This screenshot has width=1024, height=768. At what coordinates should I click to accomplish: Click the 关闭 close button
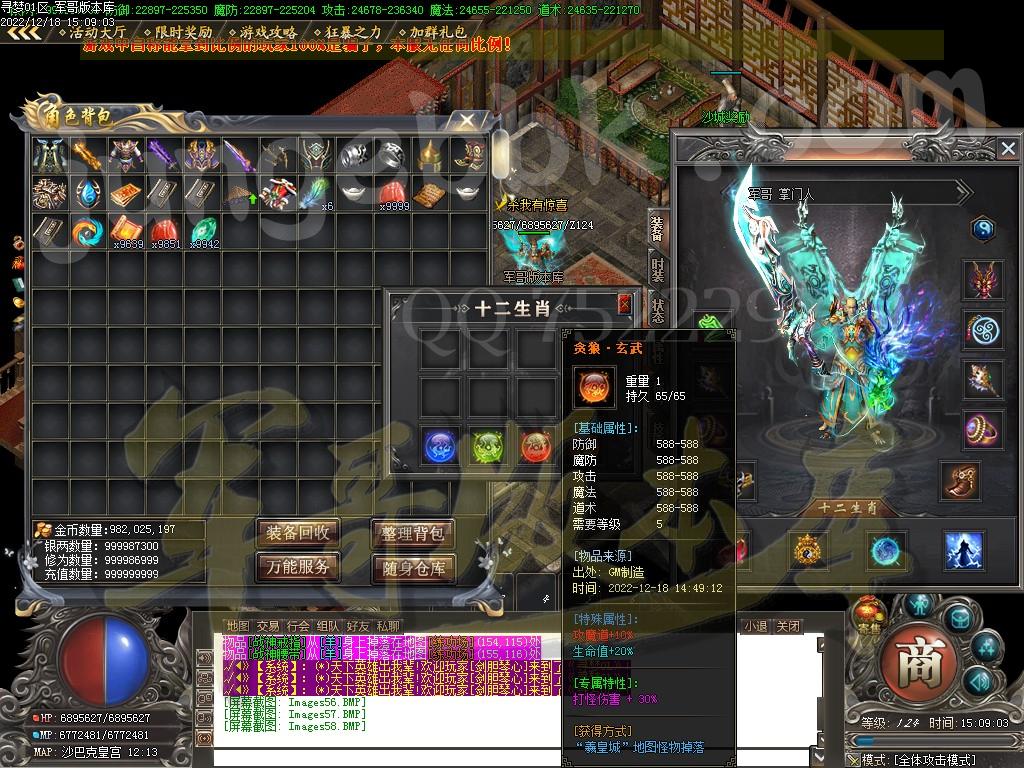point(788,627)
